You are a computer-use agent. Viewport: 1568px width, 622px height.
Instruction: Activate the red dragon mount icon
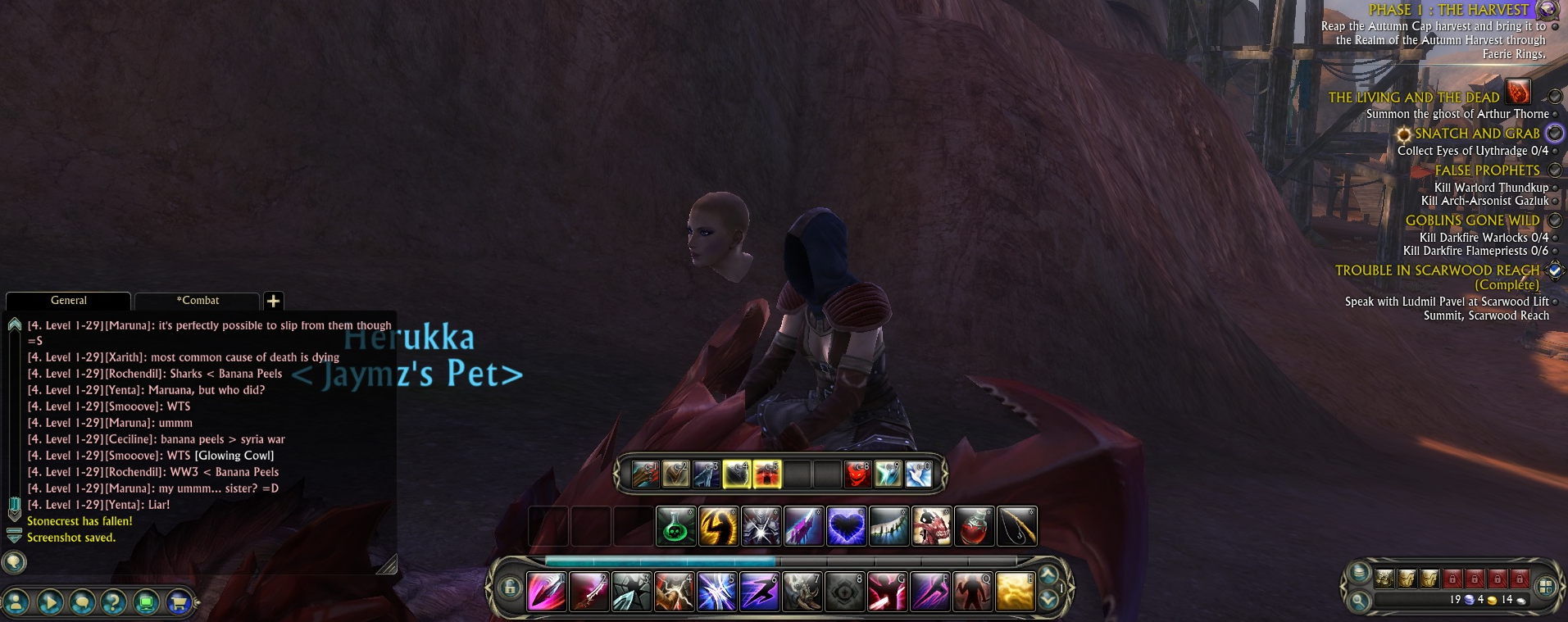pyautogui.click(x=931, y=527)
